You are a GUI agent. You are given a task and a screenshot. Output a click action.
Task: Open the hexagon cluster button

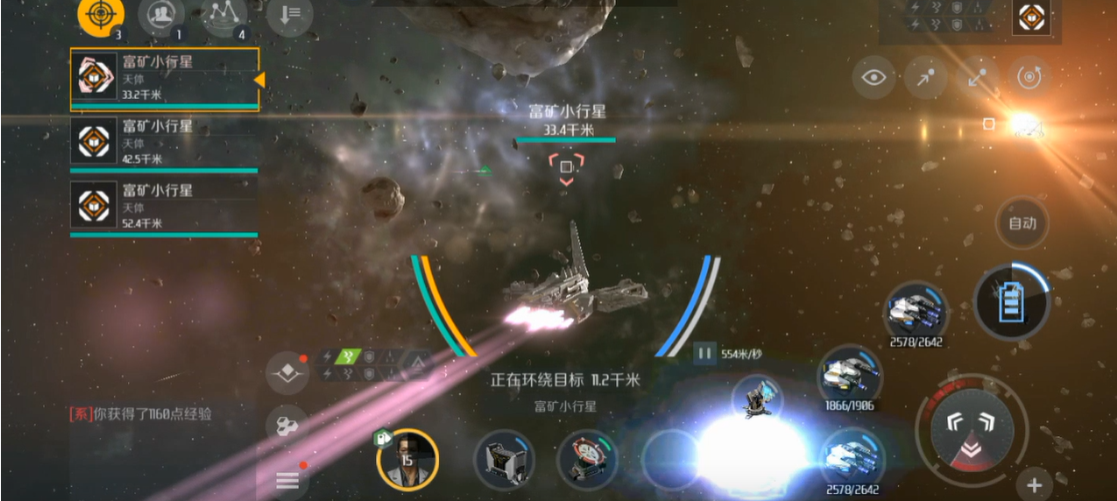click(x=286, y=425)
